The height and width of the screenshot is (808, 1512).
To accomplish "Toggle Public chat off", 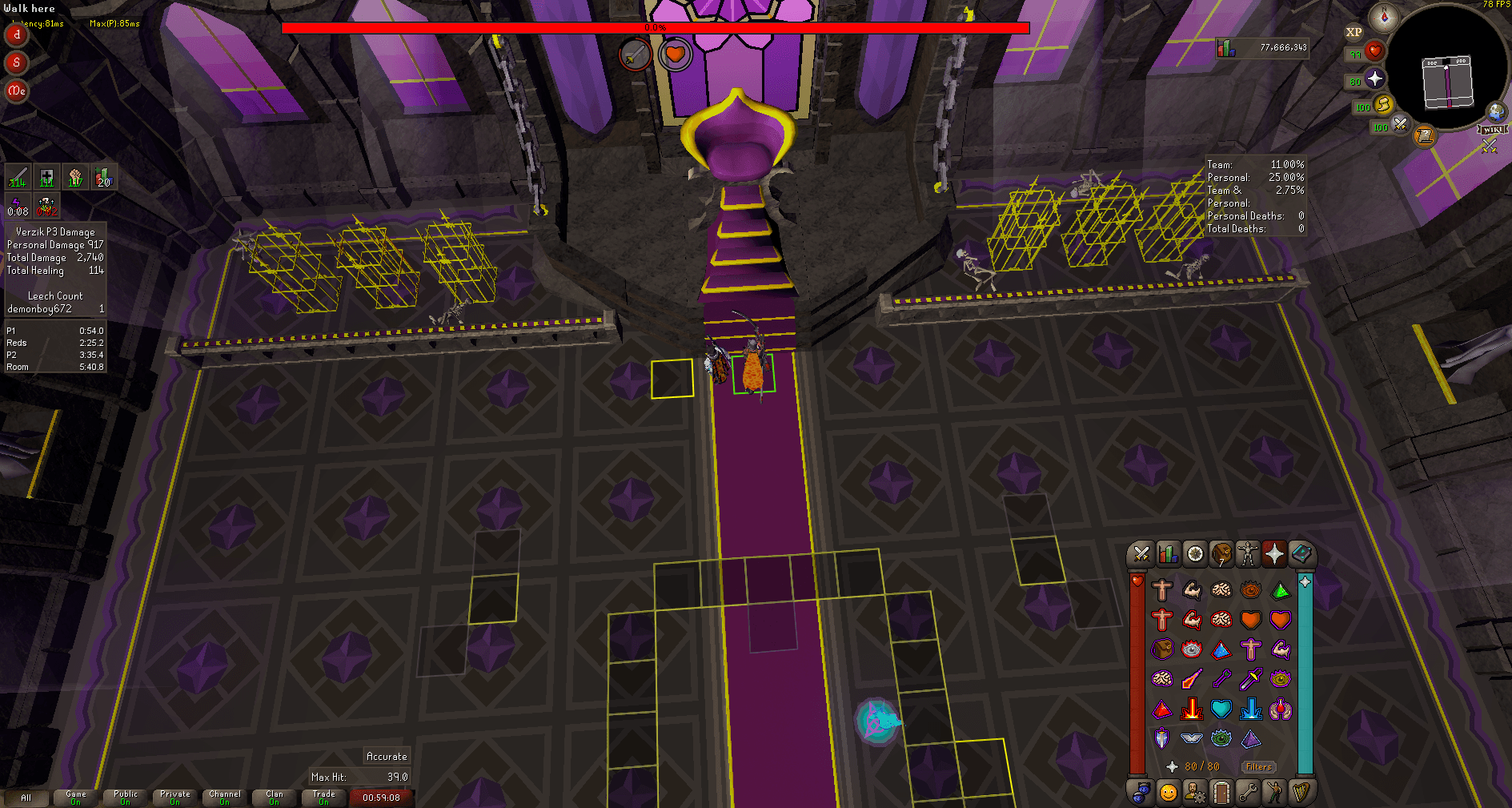I will click(124, 798).
